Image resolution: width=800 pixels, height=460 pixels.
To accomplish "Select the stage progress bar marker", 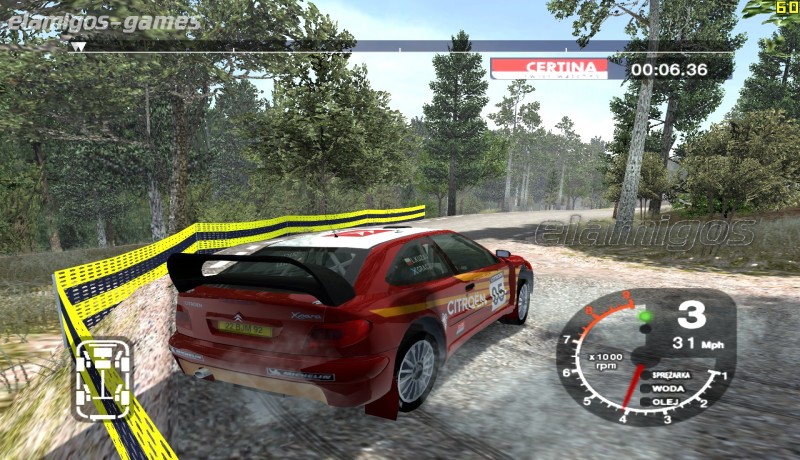I will click(77, 46).
